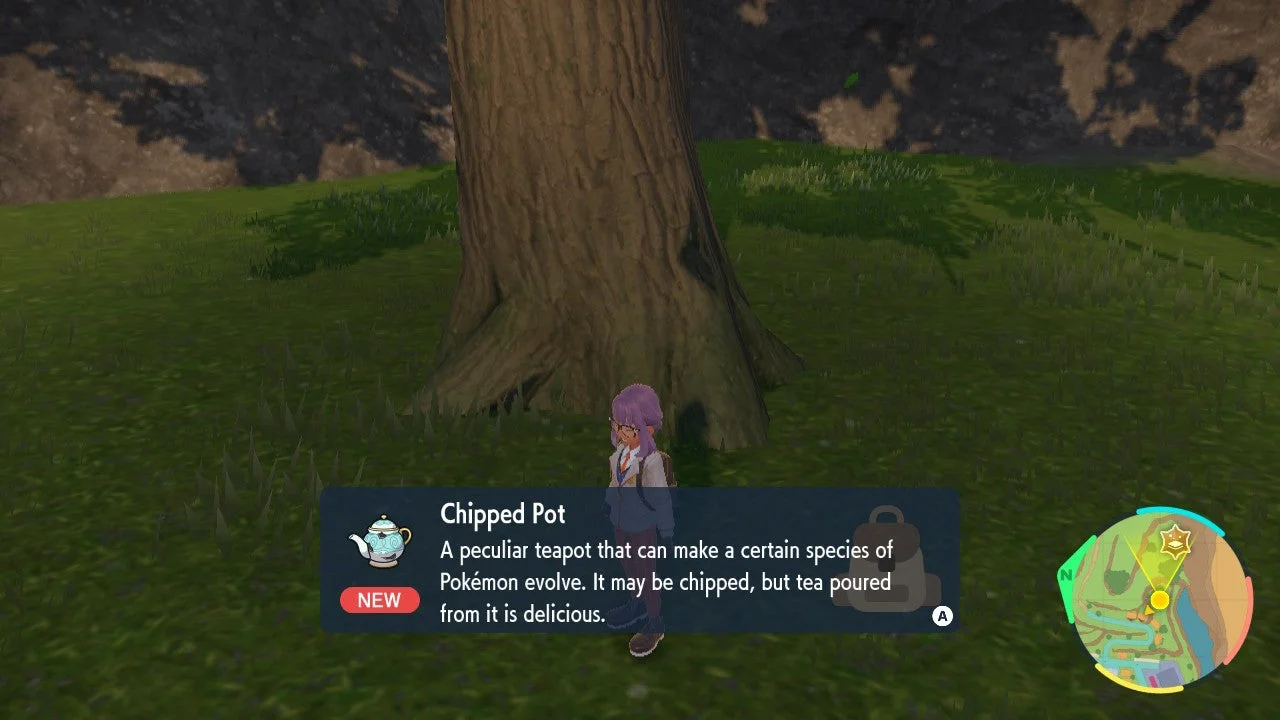Click the green N compass indicator
This screenshot has height=720, width=1280.
click(1065, 575)
